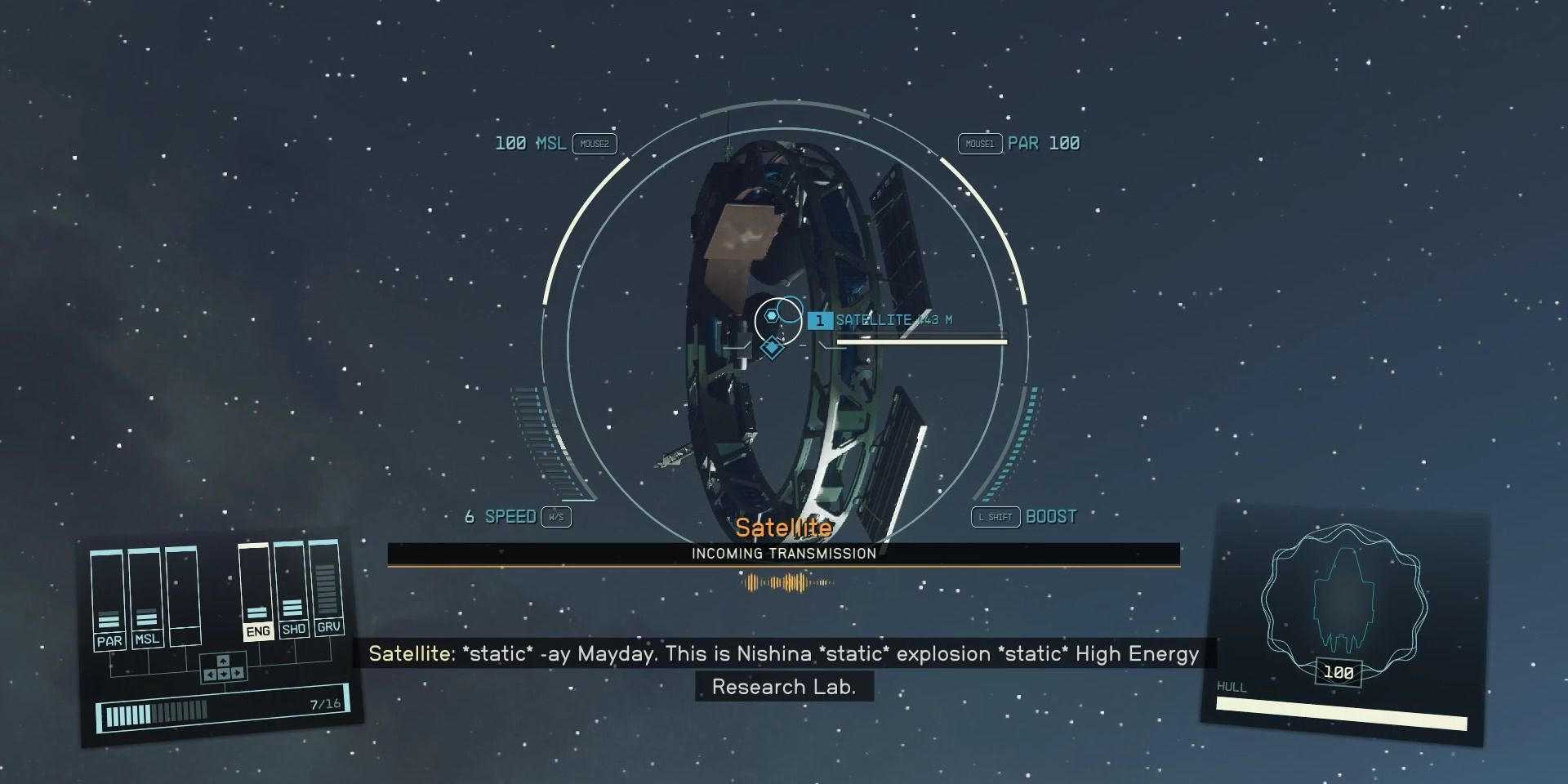Screen dimensions: 1568x784
Task: Click the numbered target badge showing 1
Action: point(819,320)
